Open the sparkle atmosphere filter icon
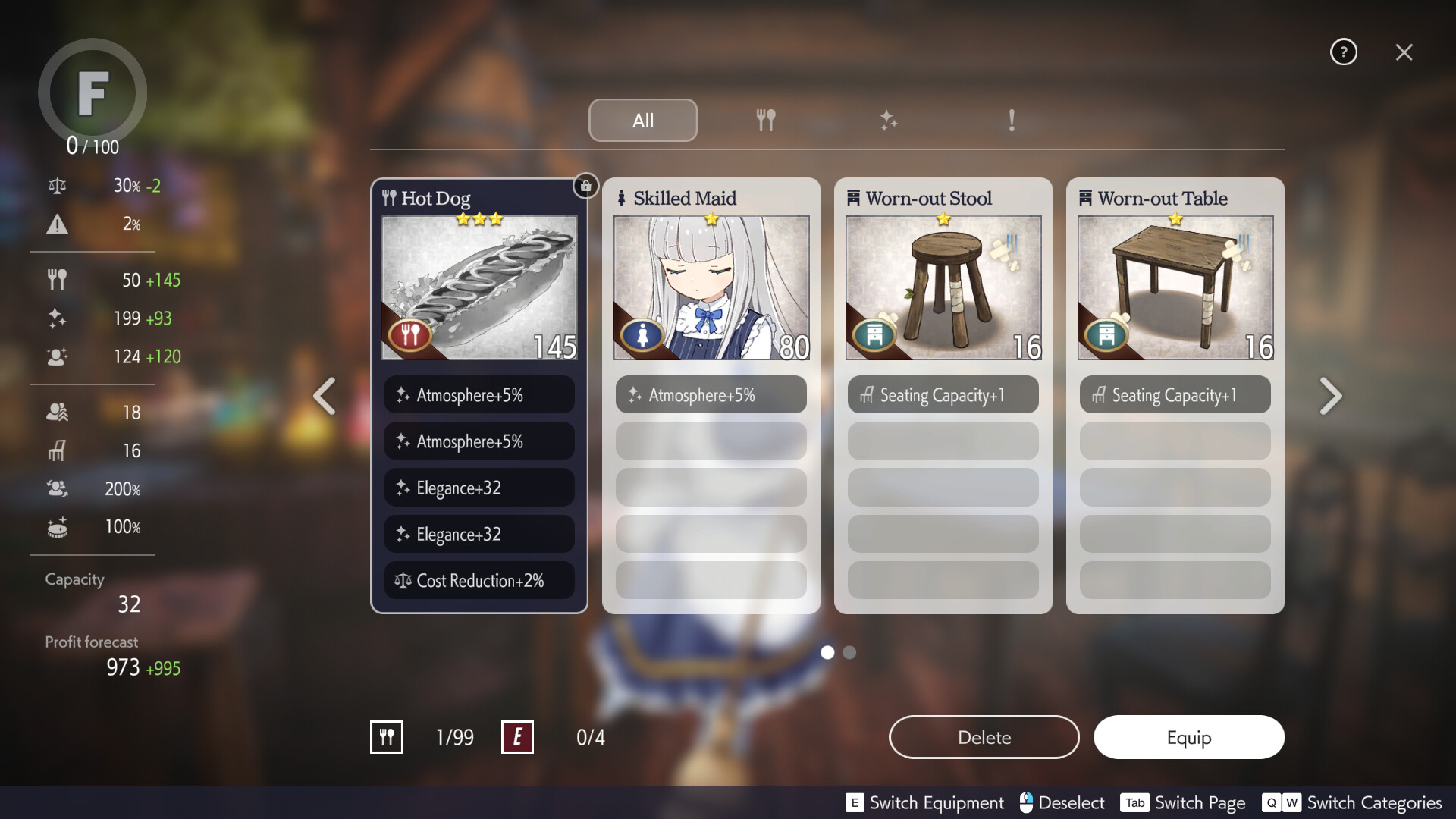This screenshot has width=1456, height=819. [889, 120]
